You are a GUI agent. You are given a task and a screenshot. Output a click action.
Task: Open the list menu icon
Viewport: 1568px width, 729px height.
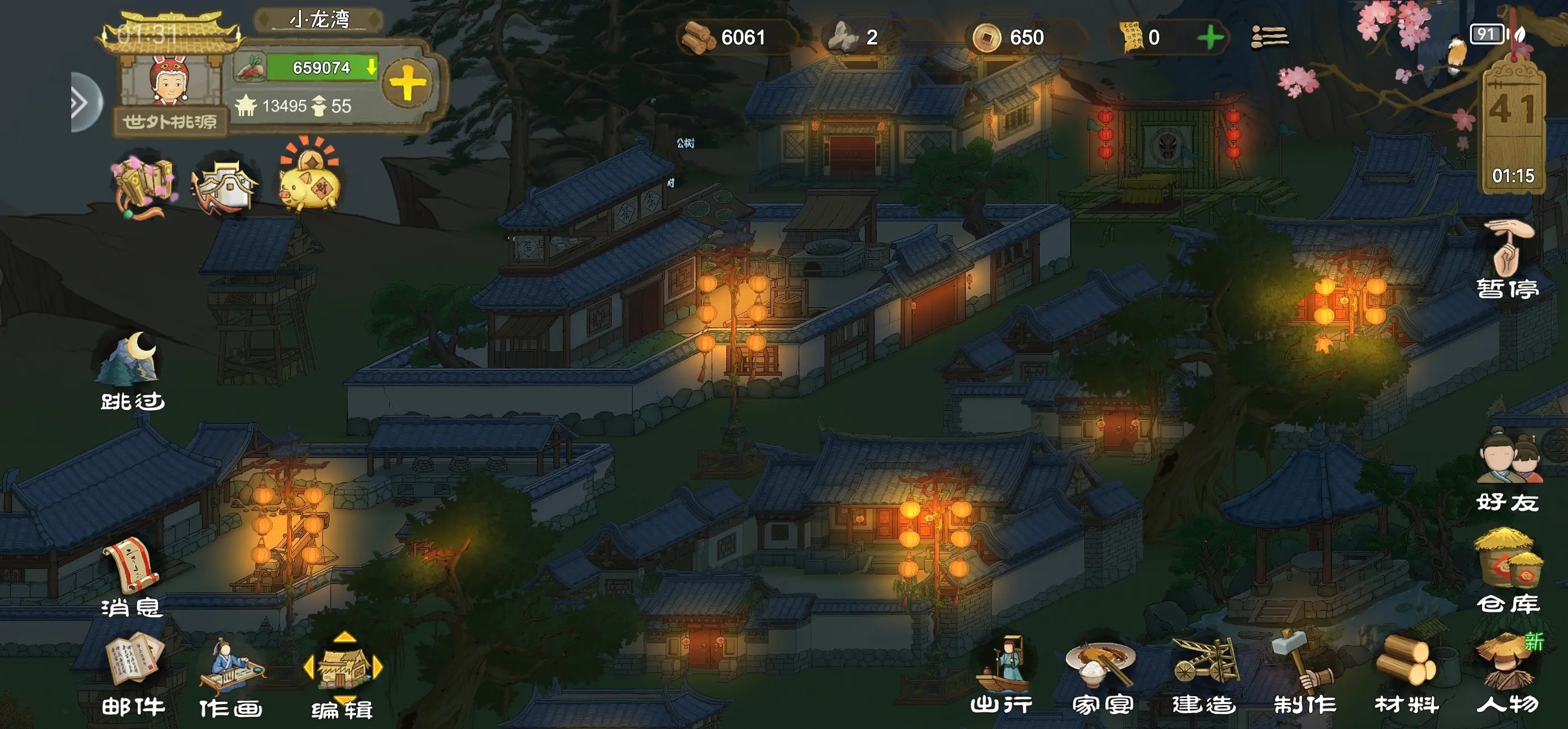[x=1269, y=38]
